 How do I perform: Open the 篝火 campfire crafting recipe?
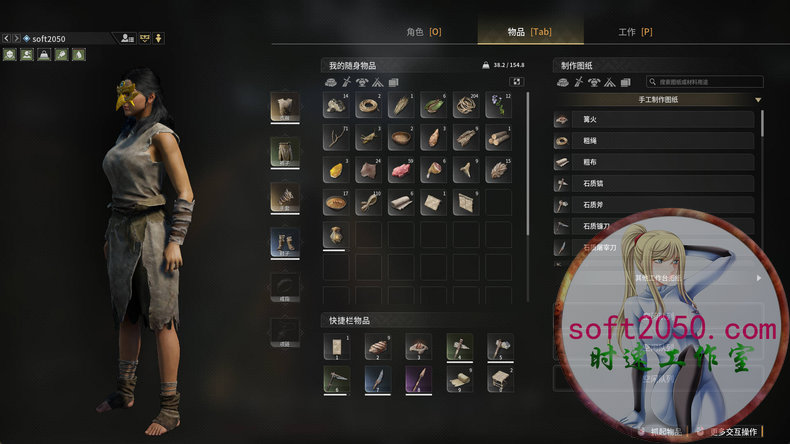pyautogui.click(x=654, y=119)
